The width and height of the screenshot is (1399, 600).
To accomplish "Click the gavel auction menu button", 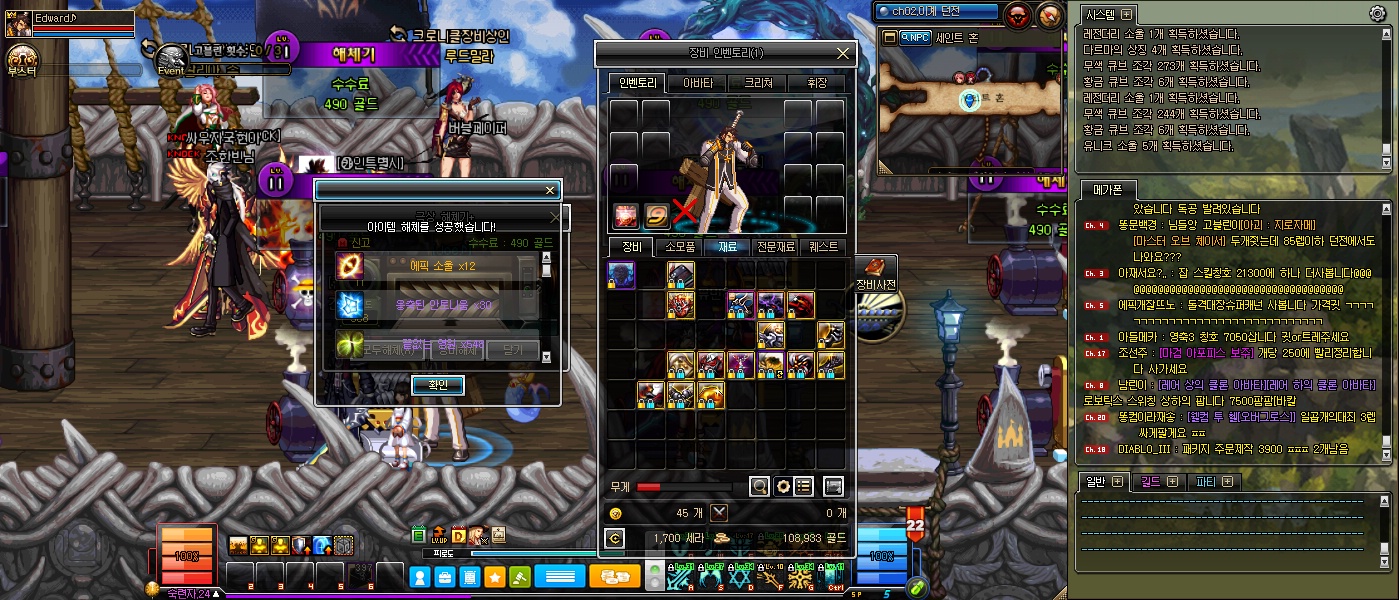I will click(x=519, y=576).
